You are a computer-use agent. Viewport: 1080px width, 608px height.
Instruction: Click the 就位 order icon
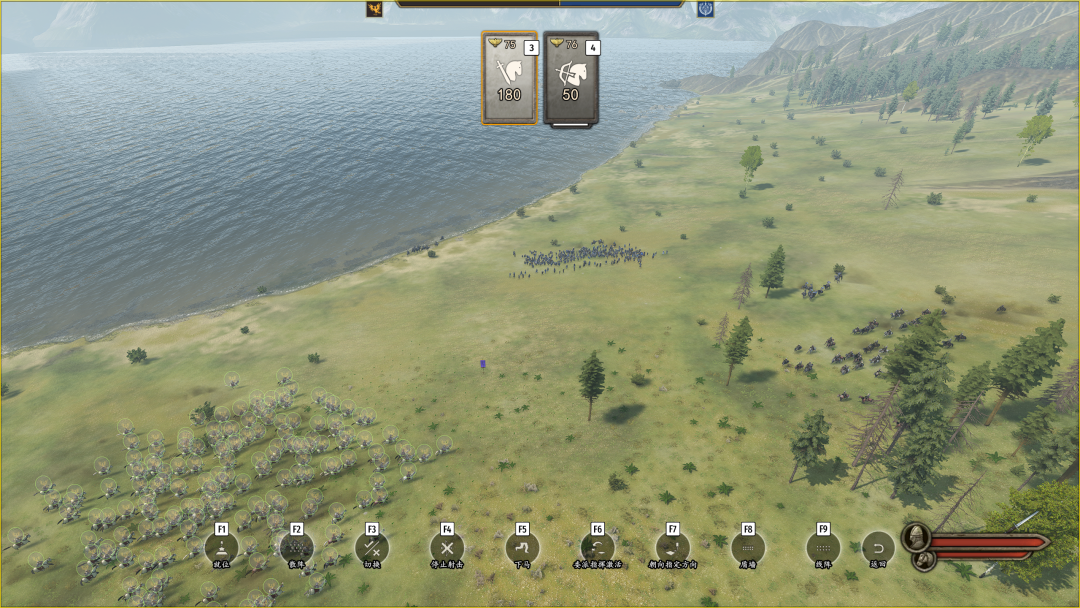coord(221,547)
